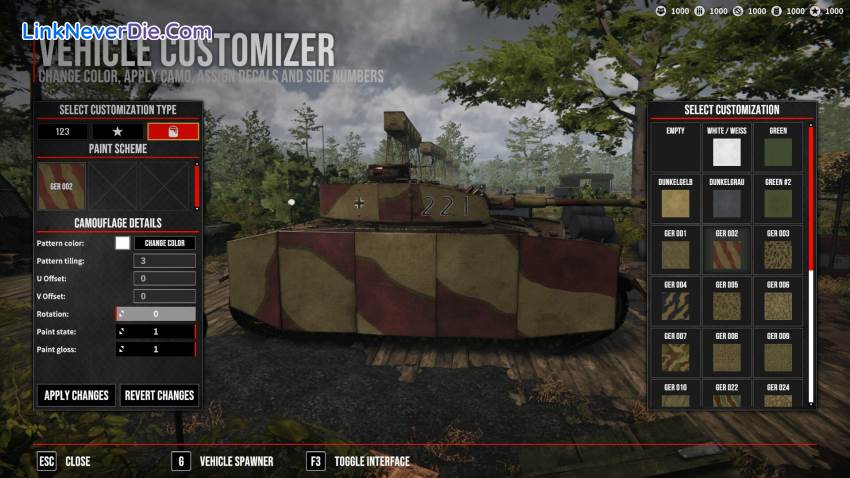Switch to the side numbers 123 tab
This screenshot has width=850, height=478.
(62, 131)
